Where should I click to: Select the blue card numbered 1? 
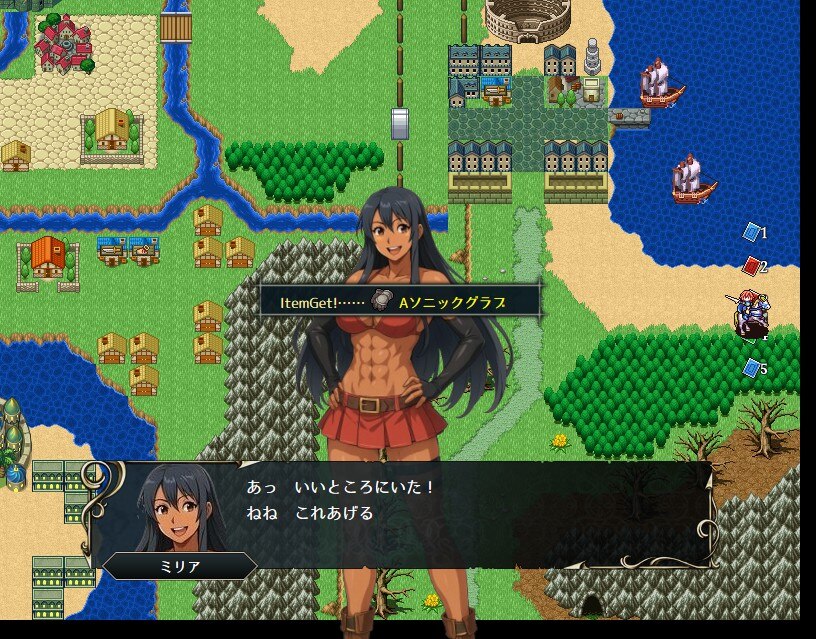(752, 232)
